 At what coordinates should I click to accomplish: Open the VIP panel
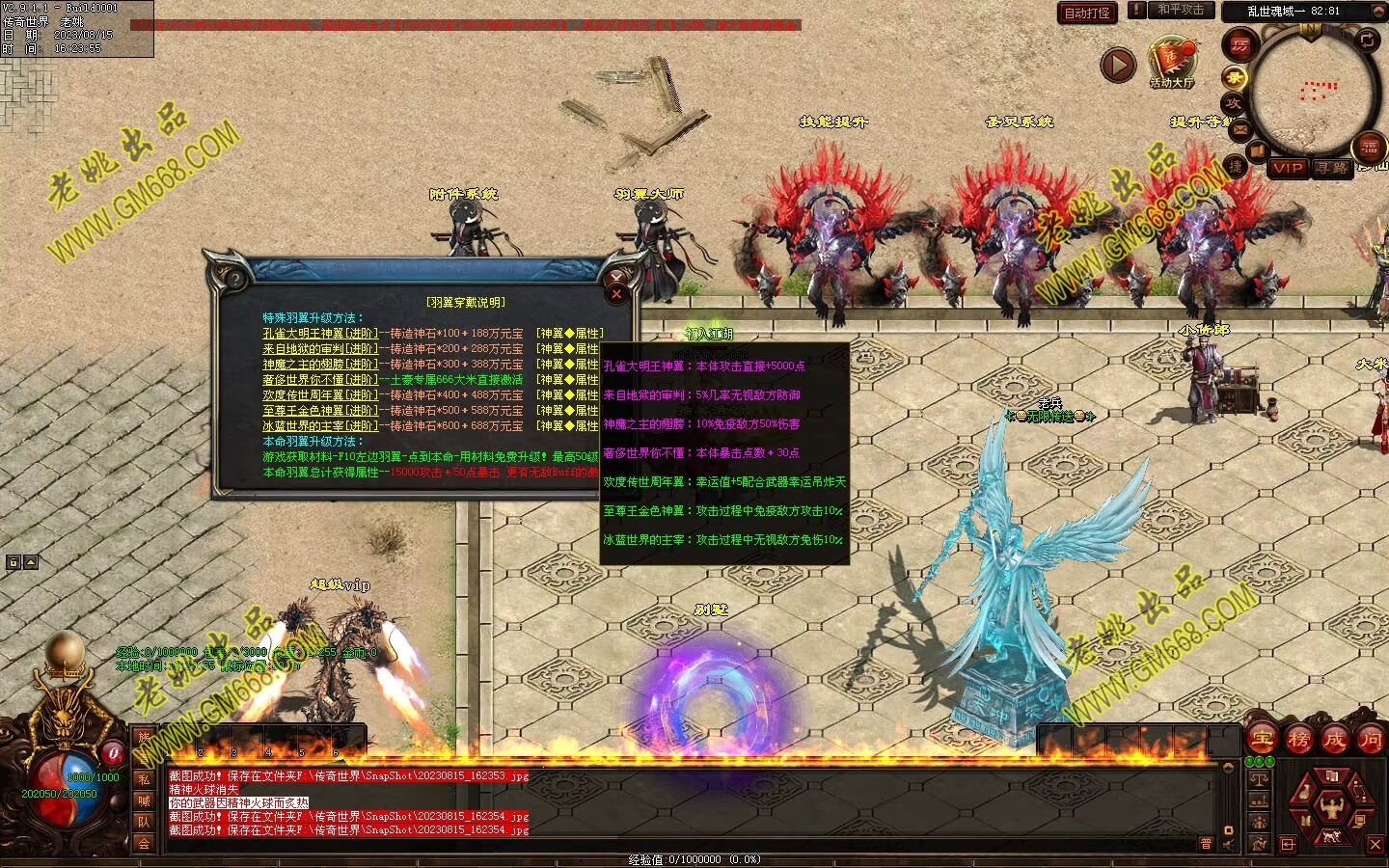pyautogui.click(x=1287, y=168)
